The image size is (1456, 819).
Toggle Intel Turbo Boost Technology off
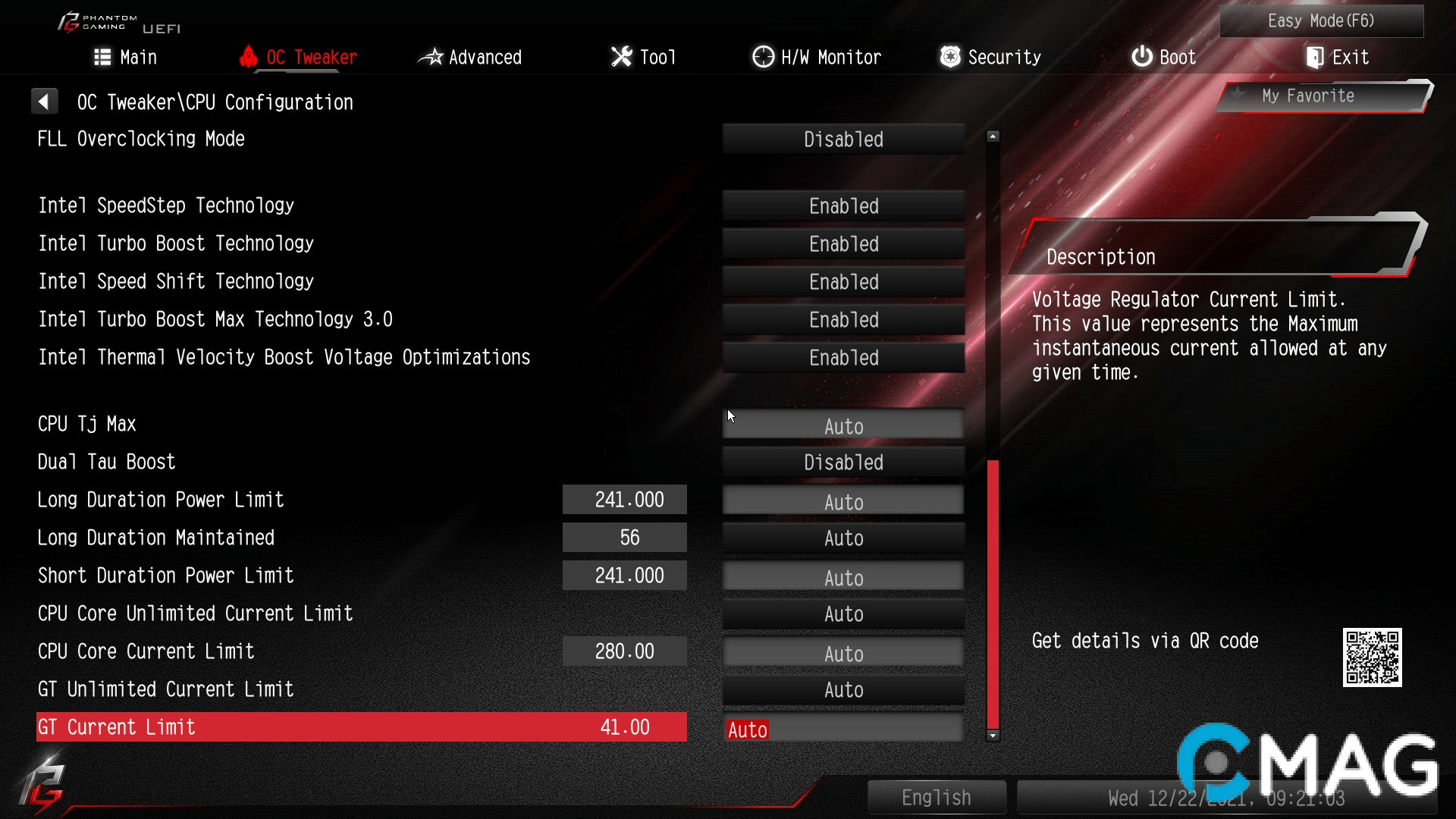(x=843, y=243)
